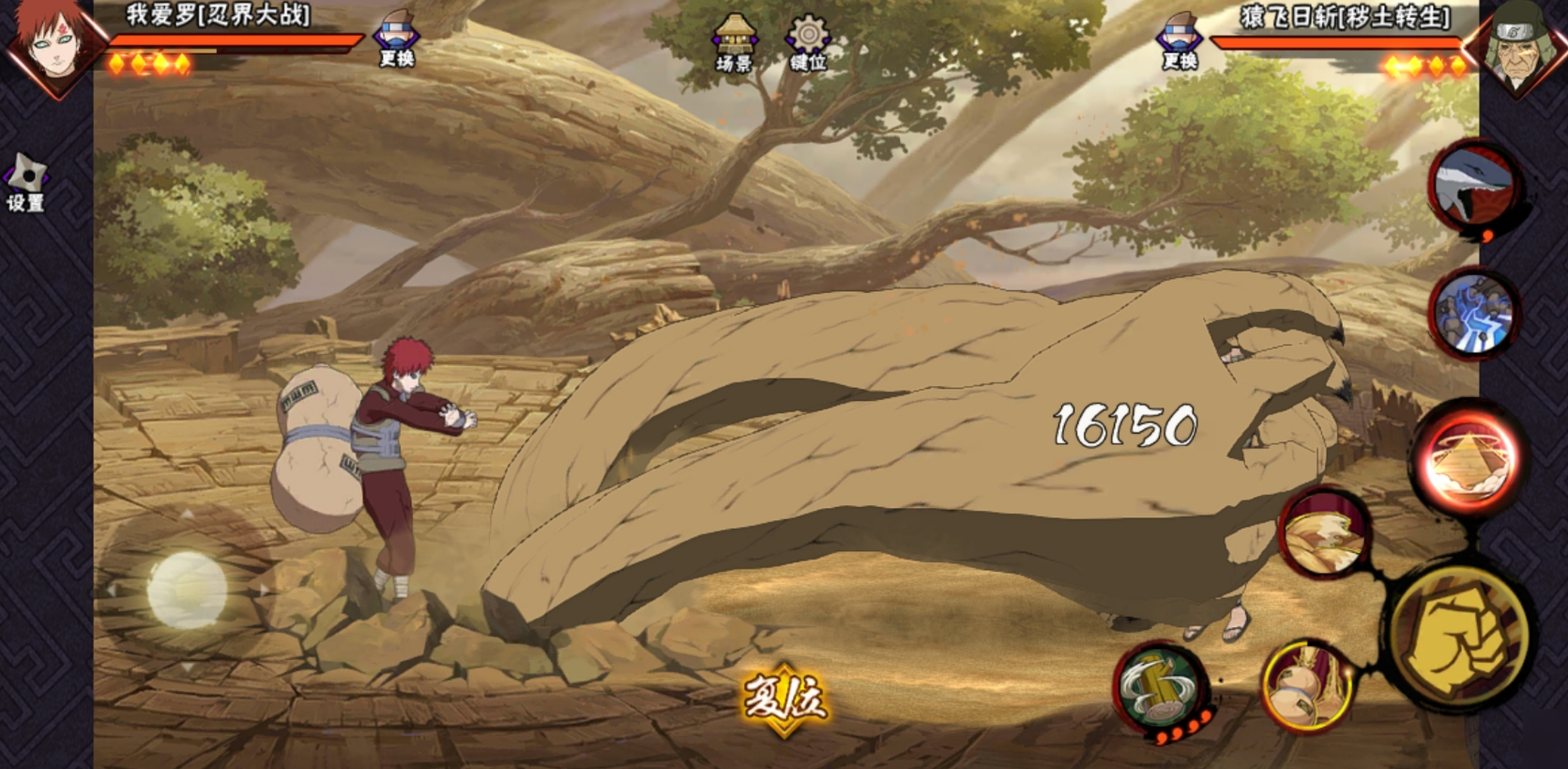
Task: Swap Sarutobi using his 更换 button
Action: tap(1180, 43)
